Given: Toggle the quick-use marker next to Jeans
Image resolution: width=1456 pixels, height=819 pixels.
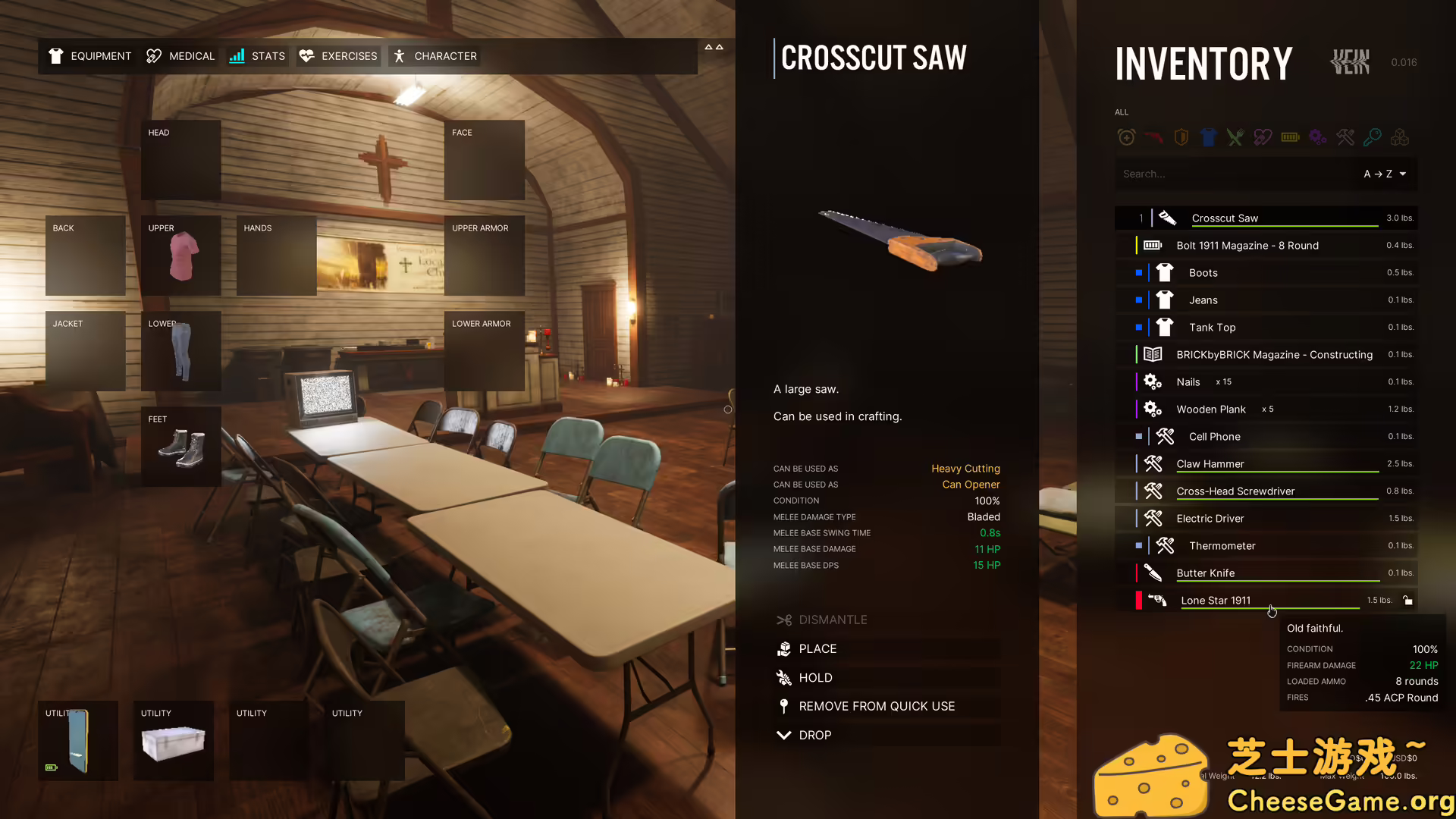Looking at the screenshot, I should [1138, 300].
